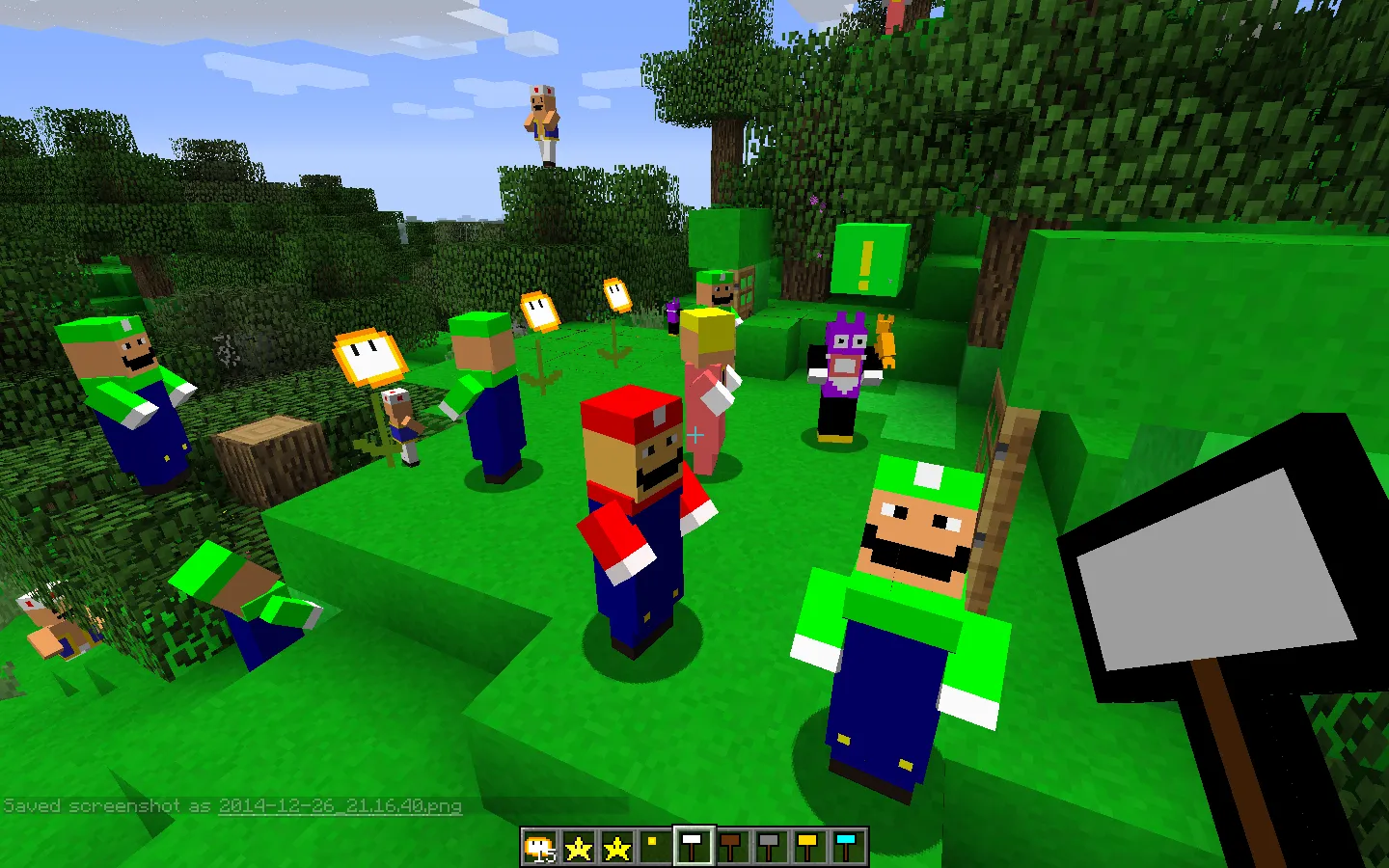This screenshot has width=1389, height=868.
Task: Select the Fire Flower item in the hotbar
Action: tap(539, 845)
